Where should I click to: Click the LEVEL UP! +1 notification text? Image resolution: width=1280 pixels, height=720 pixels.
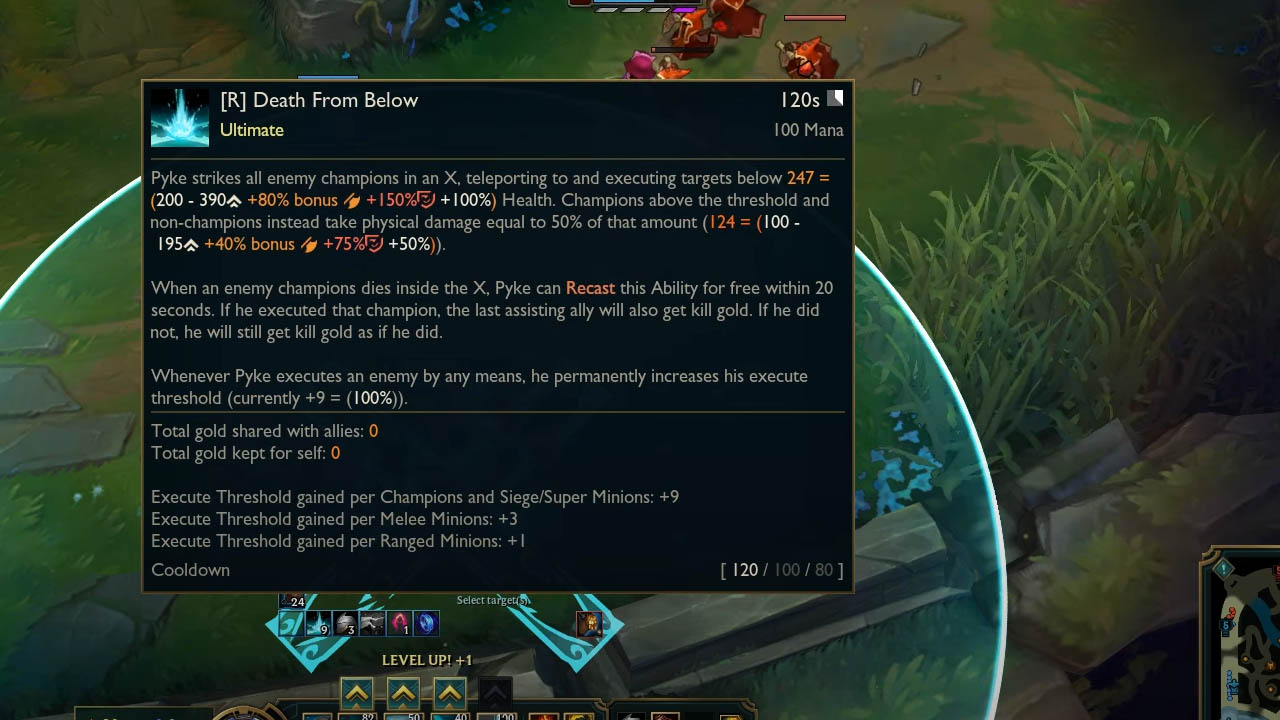tap(427, 660)
